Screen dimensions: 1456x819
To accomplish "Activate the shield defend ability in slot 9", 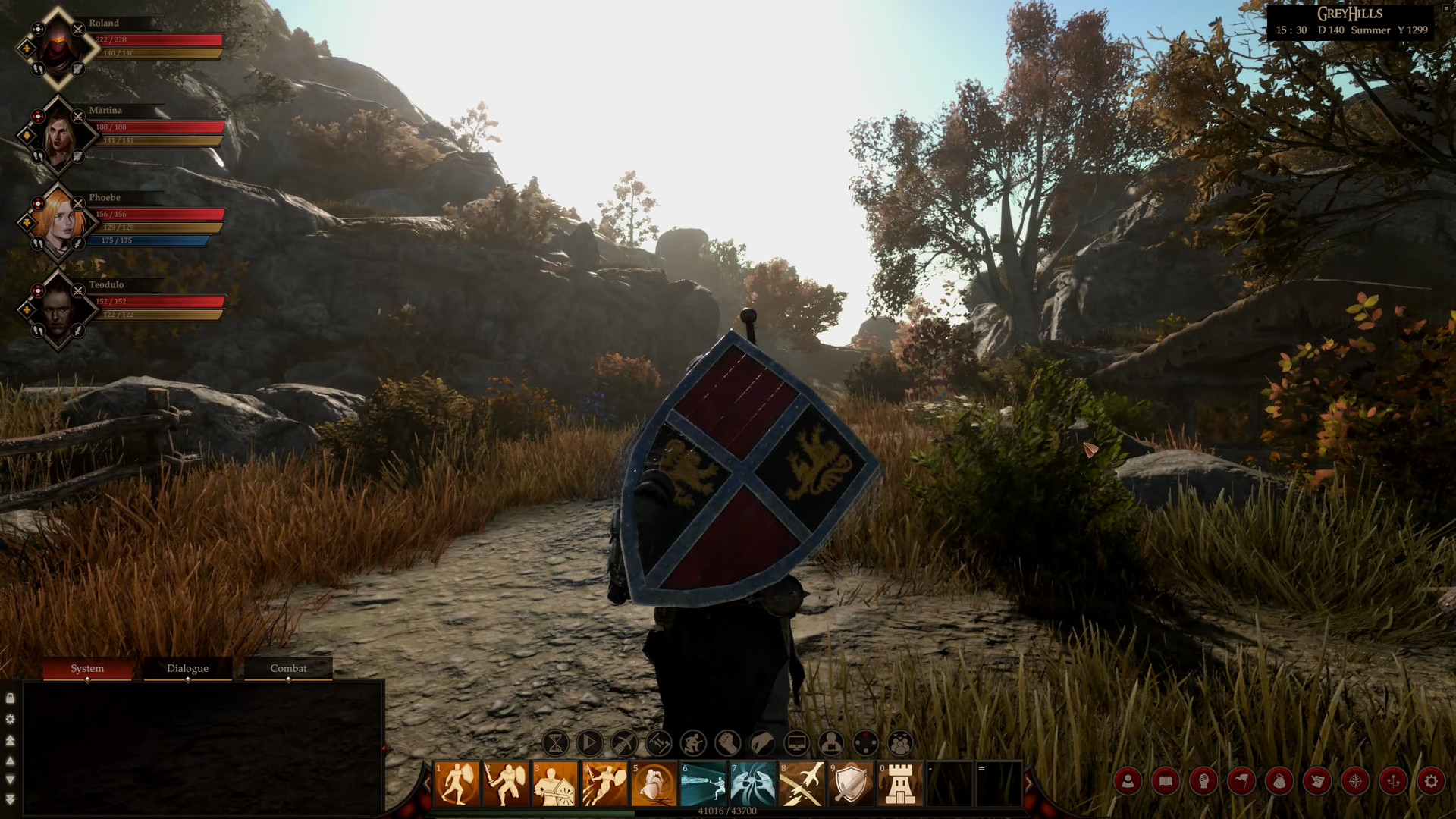I will pos(850,783).
